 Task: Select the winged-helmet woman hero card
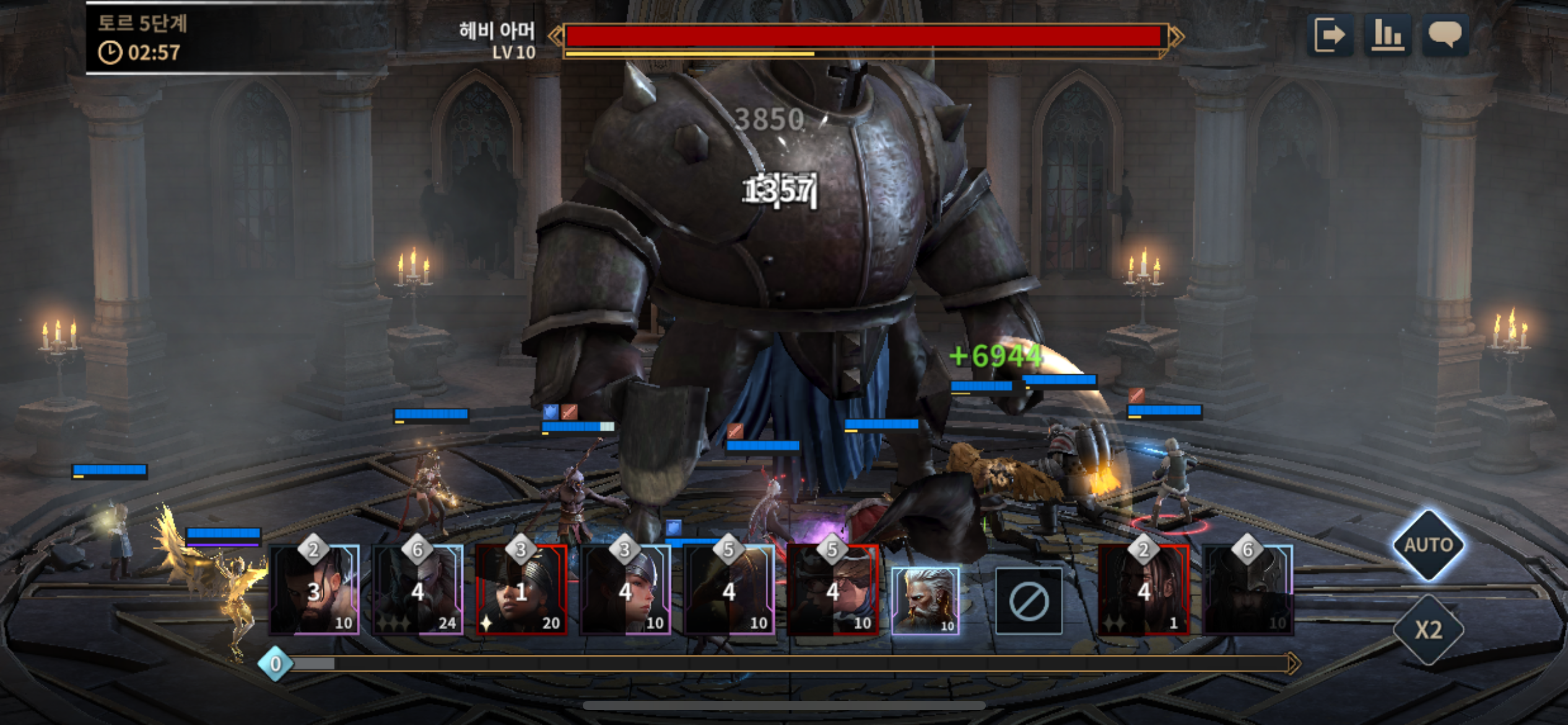point(625,590)
